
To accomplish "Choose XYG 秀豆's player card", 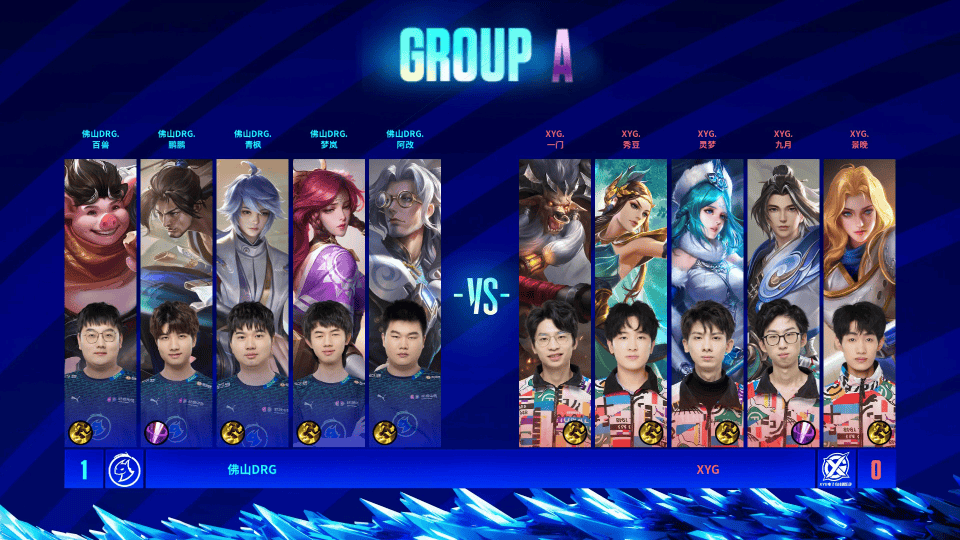I will pos(631,300).
